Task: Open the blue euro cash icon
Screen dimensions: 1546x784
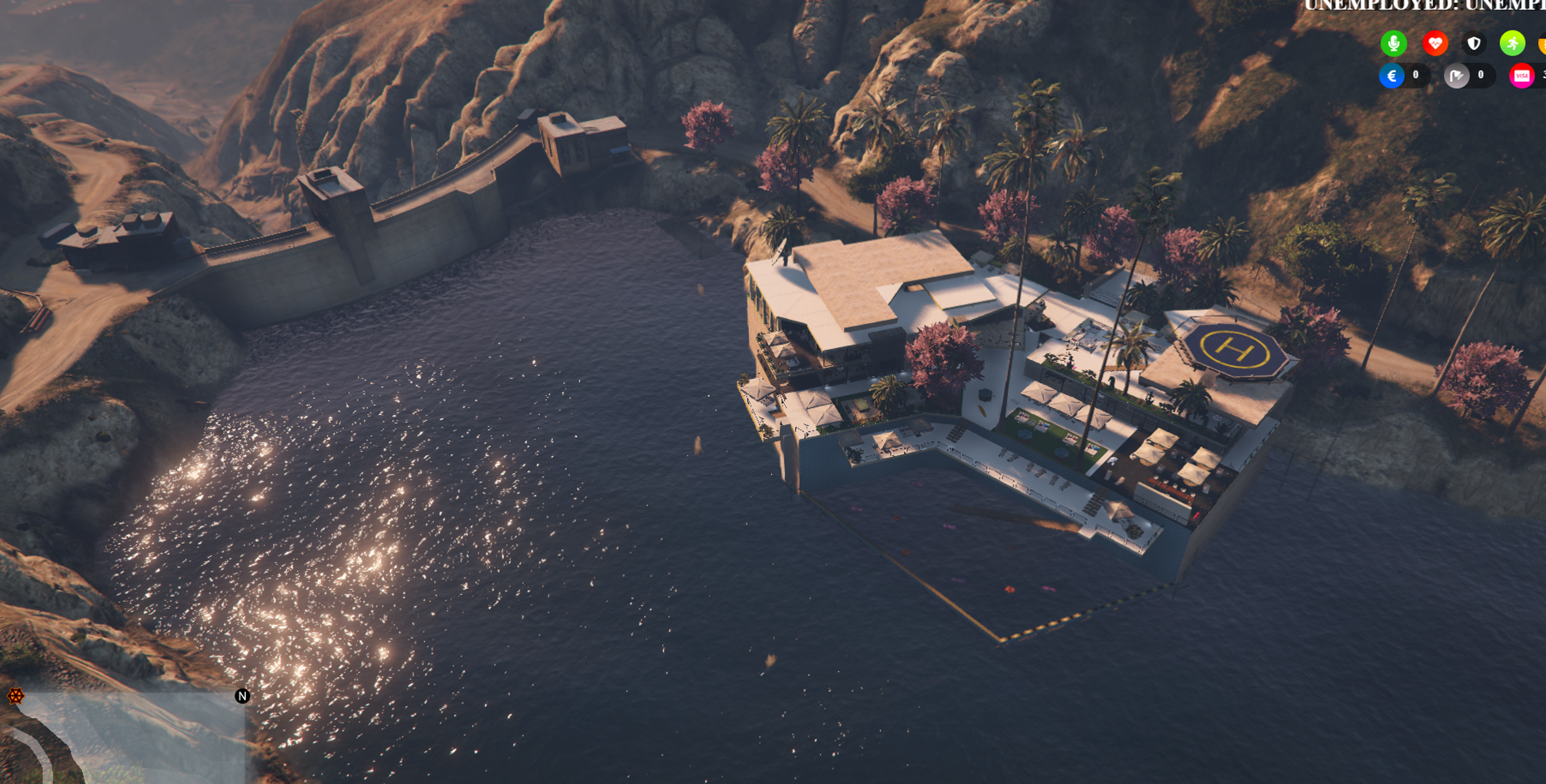Action: [1391, 76]
